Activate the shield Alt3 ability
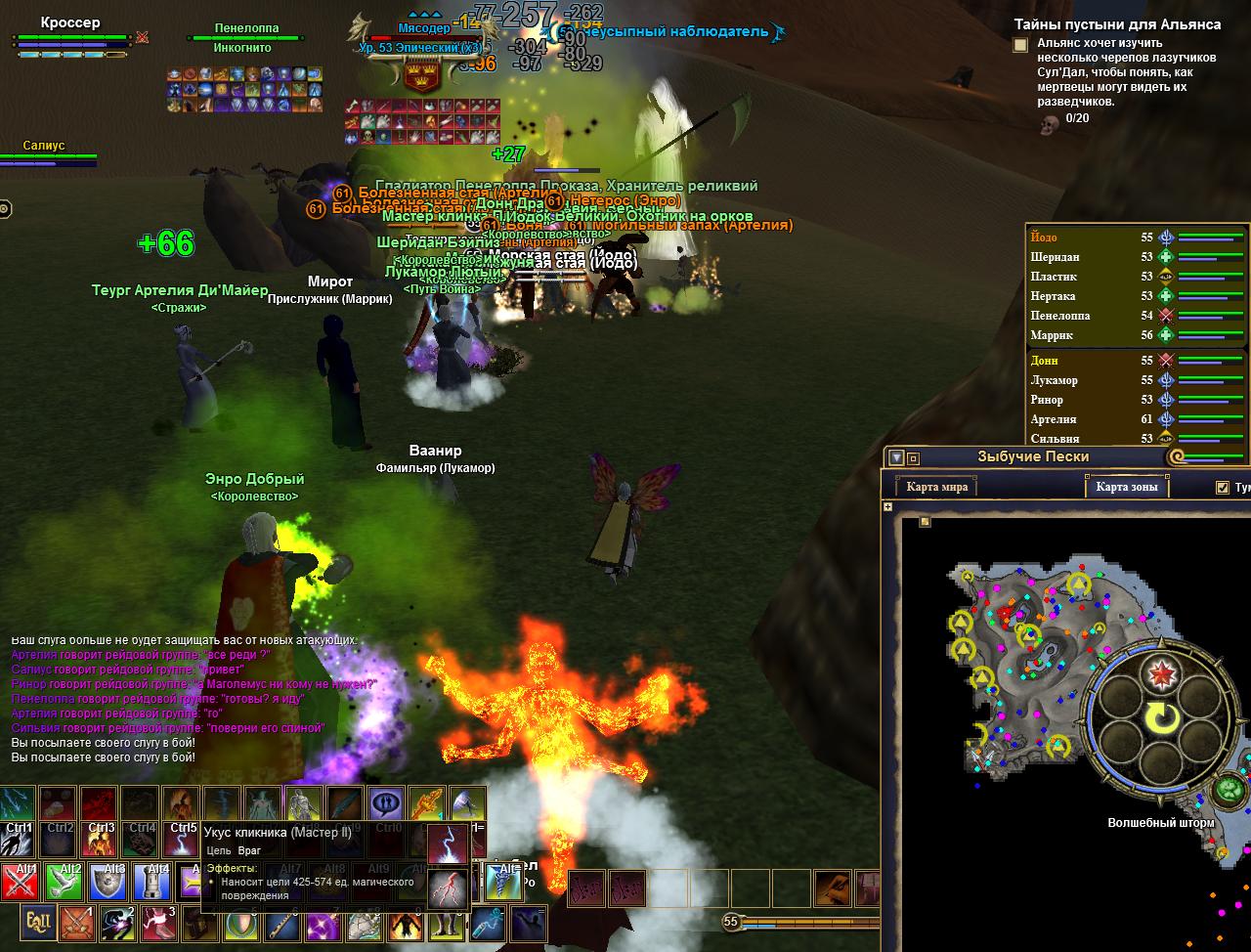This screenshot has width=1251, height=952. click(108, 882)
